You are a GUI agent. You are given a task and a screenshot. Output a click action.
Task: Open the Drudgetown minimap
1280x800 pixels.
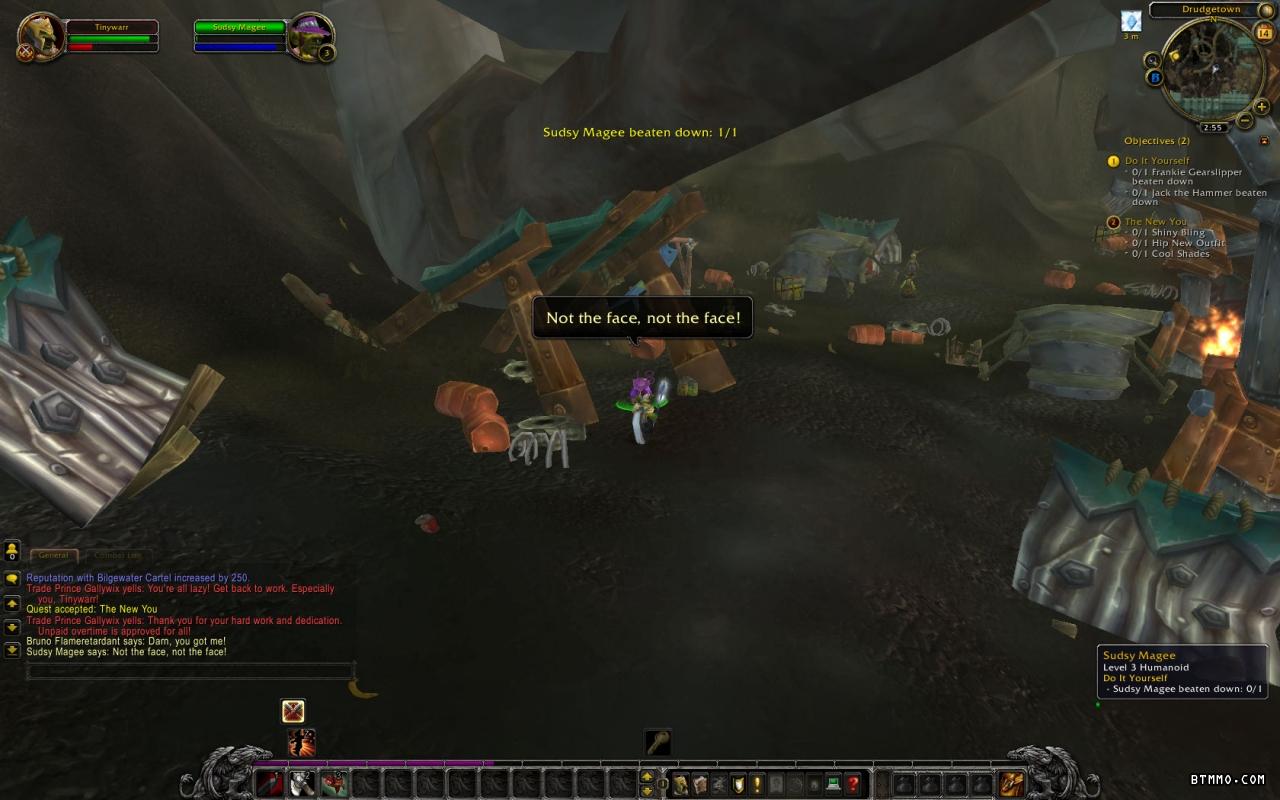pos(1212,70)
